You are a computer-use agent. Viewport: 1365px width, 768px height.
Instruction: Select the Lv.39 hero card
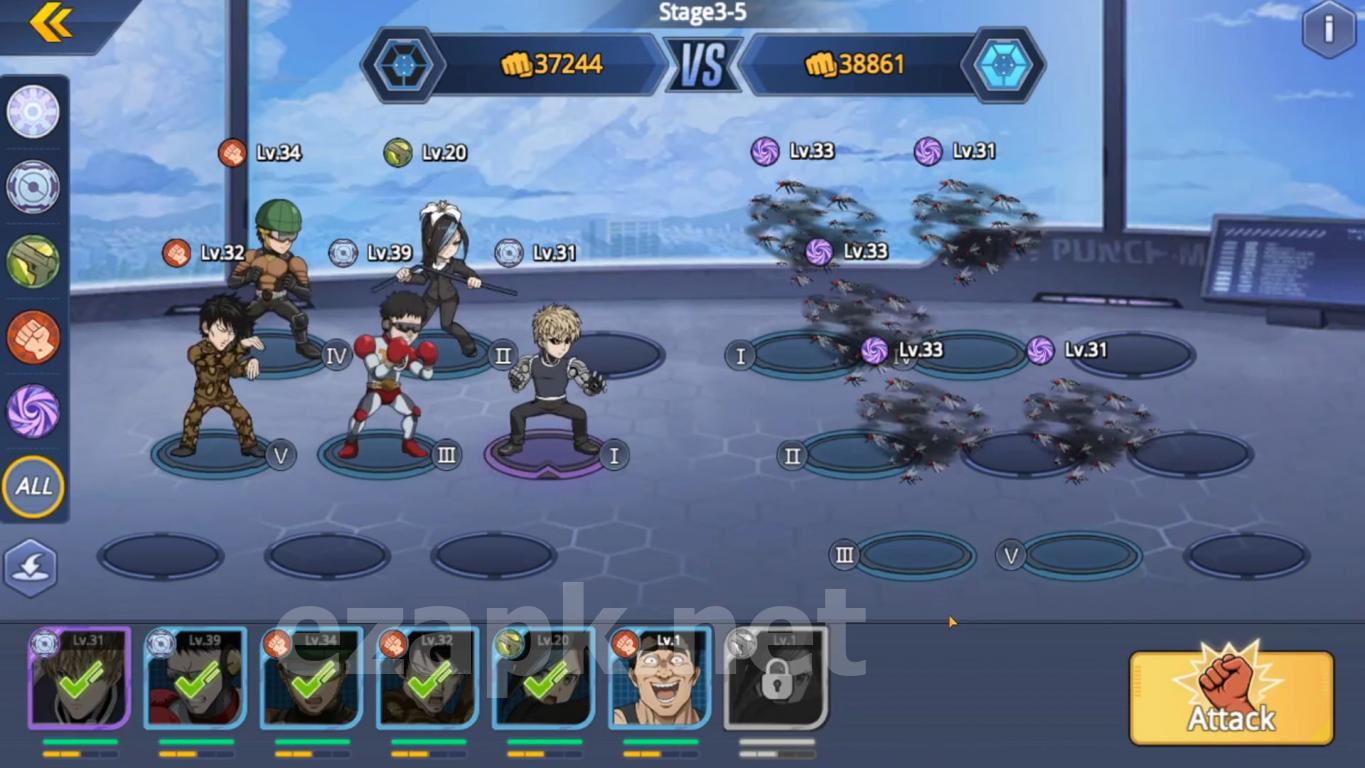tap(195, 678)
